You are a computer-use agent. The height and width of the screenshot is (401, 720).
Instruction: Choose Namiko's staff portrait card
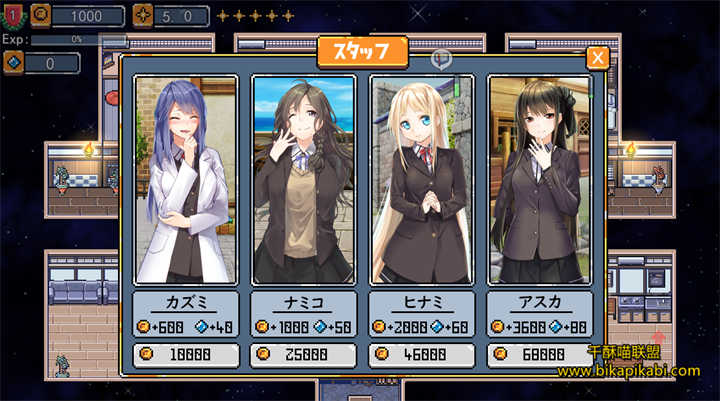pos(303,180)
